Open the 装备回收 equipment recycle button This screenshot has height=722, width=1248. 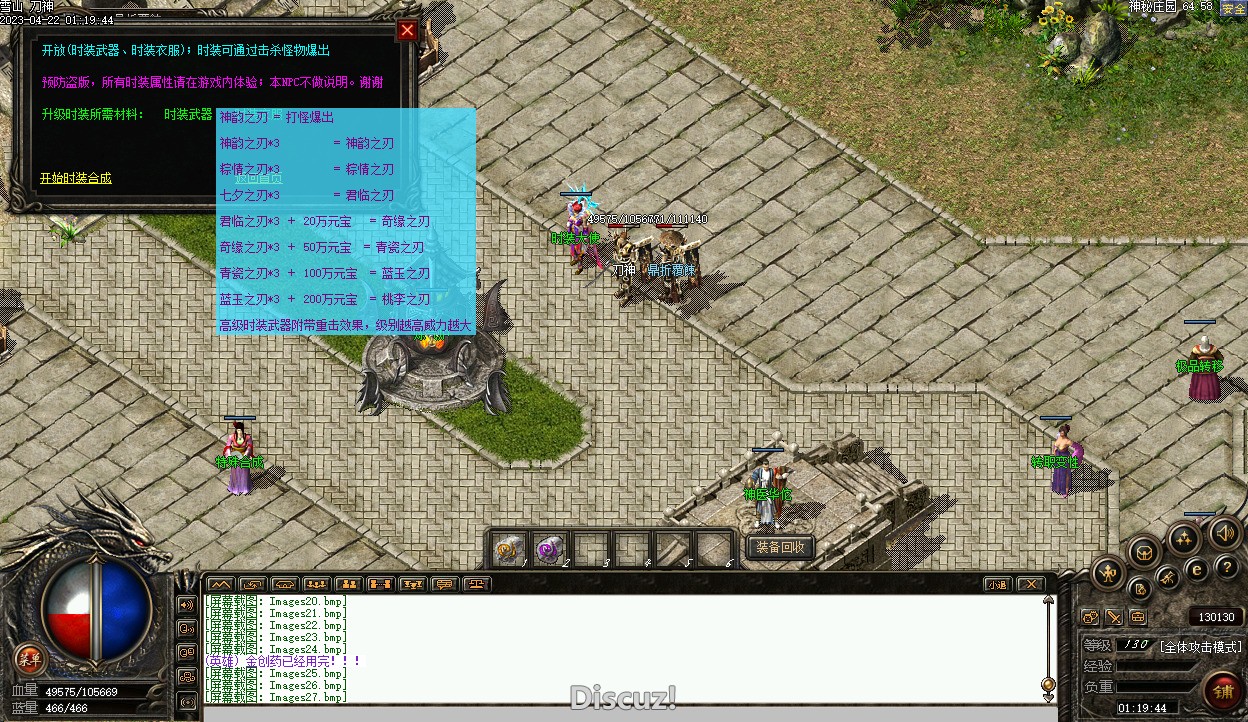(780, 547)
